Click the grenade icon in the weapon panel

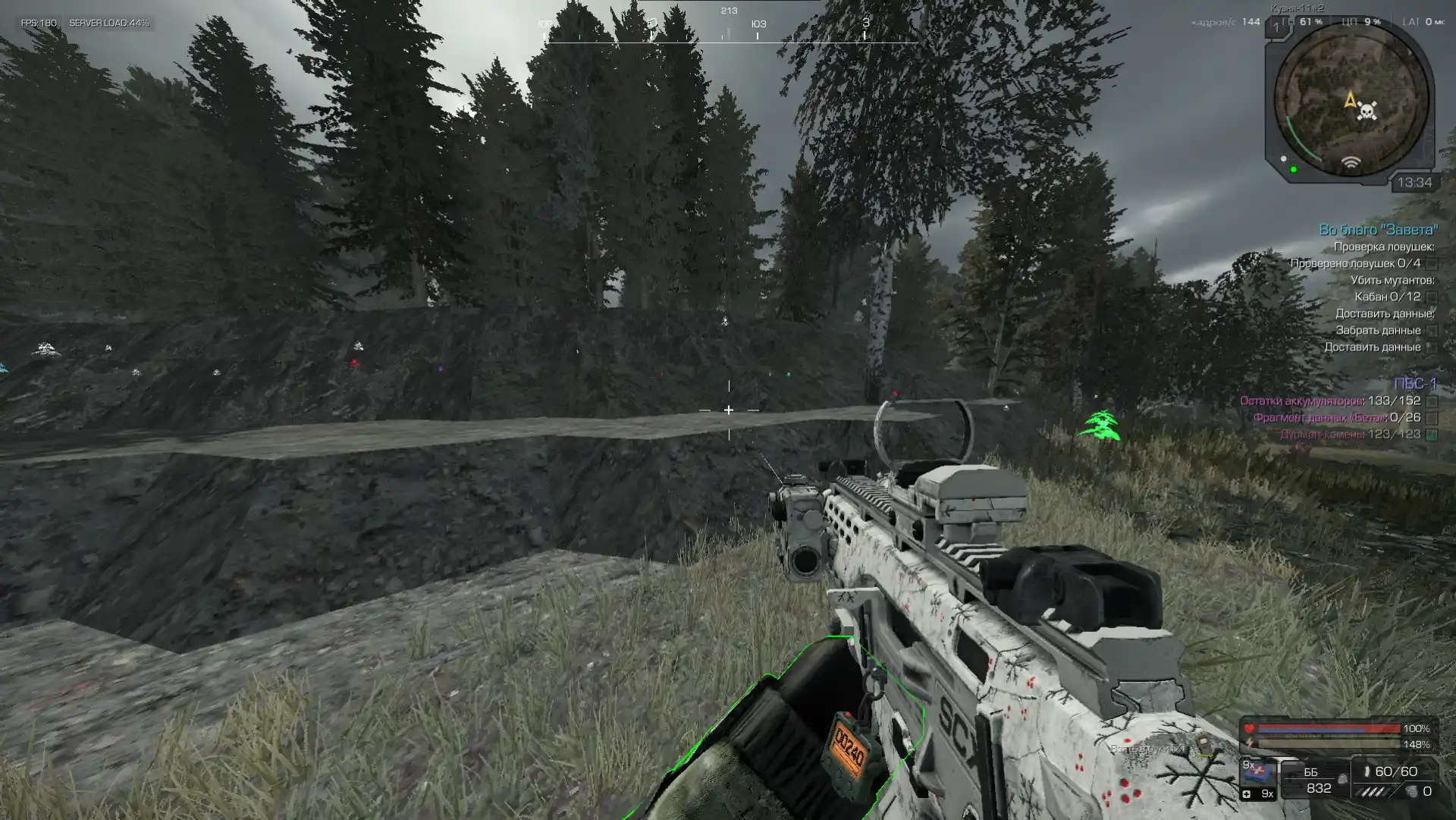[x=1411, y=791]
